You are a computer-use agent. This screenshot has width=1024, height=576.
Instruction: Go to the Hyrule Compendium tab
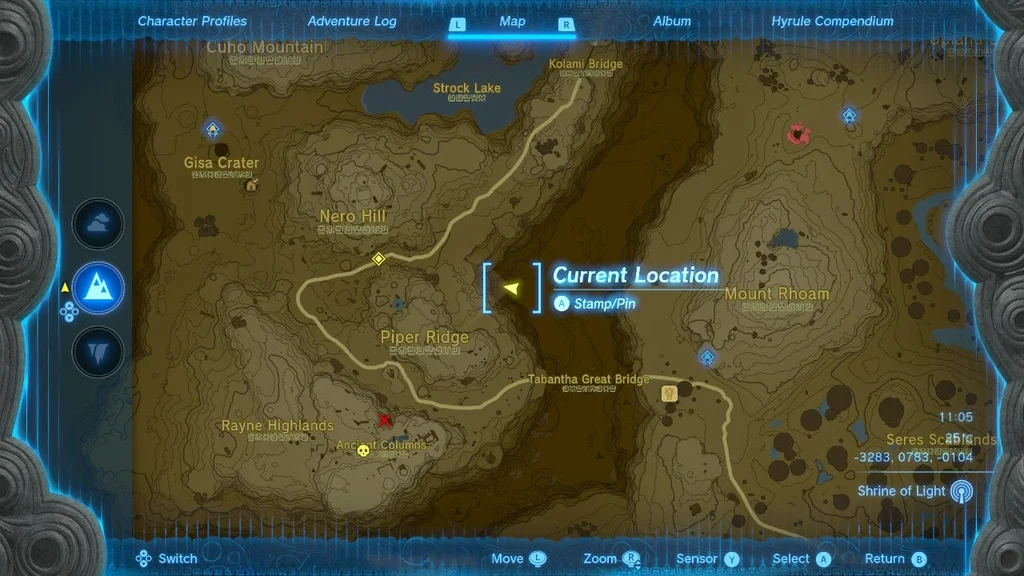[x=832, y=21]
